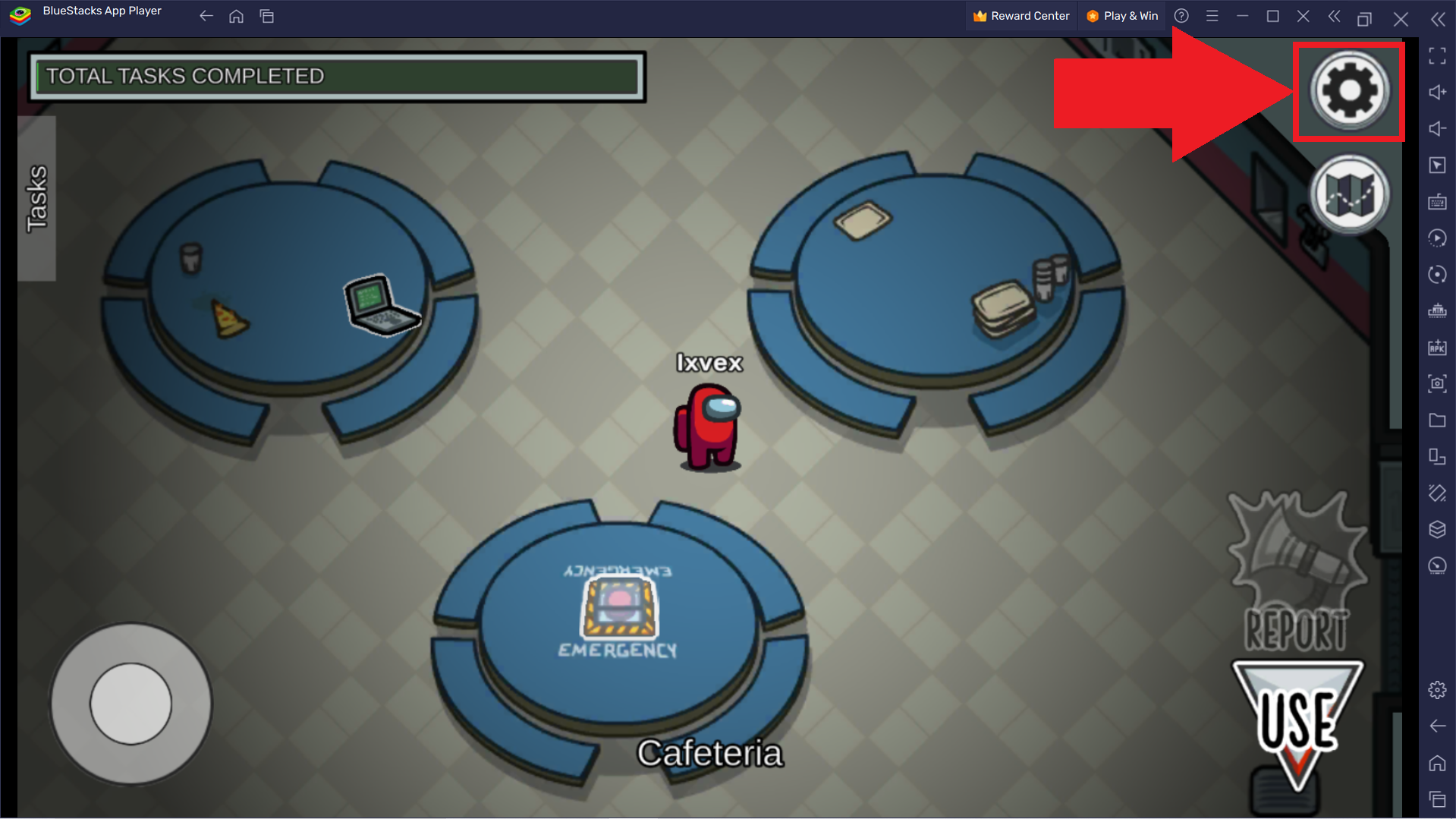Open BlueStacks keyboard controls icon
The image size is (1456, 819).
1436,202
